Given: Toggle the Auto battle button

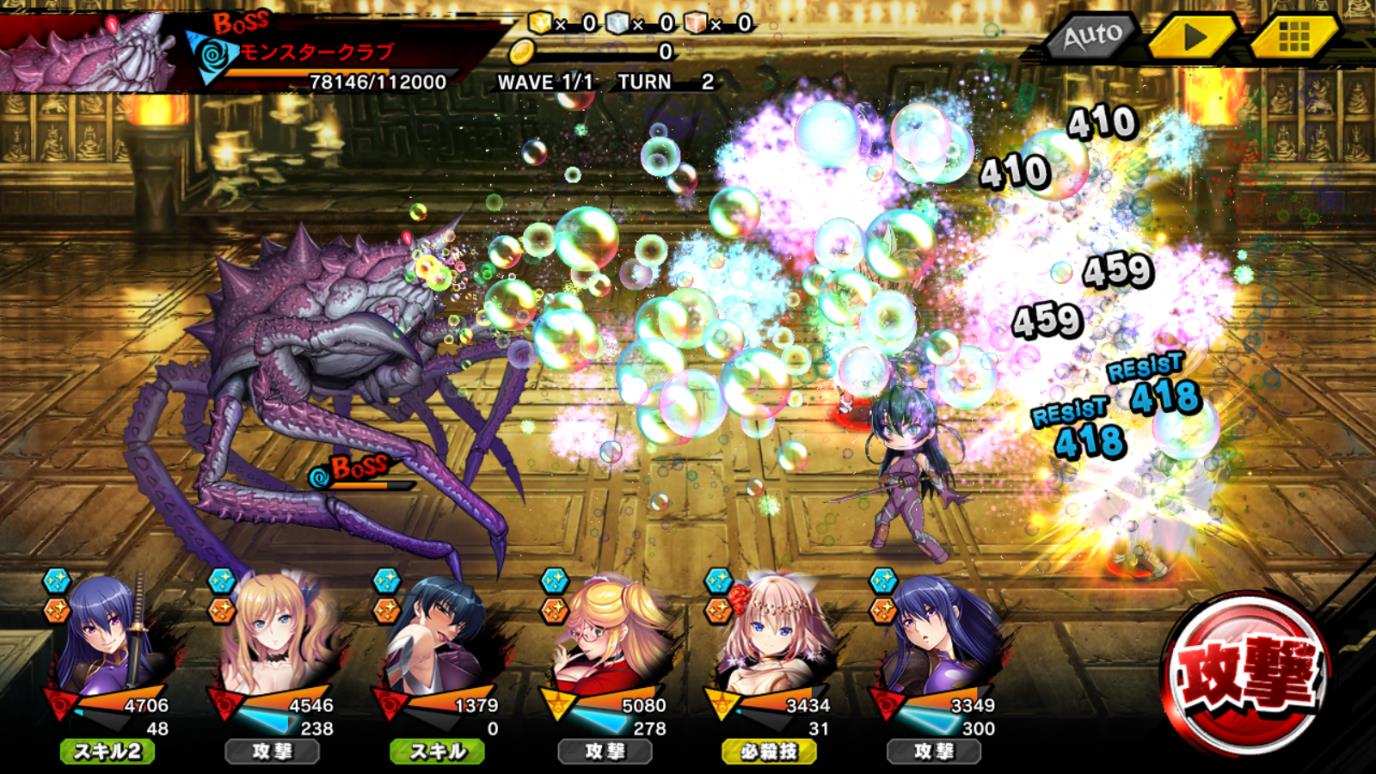Looking at the screenshot, I should click(1090, 37).
